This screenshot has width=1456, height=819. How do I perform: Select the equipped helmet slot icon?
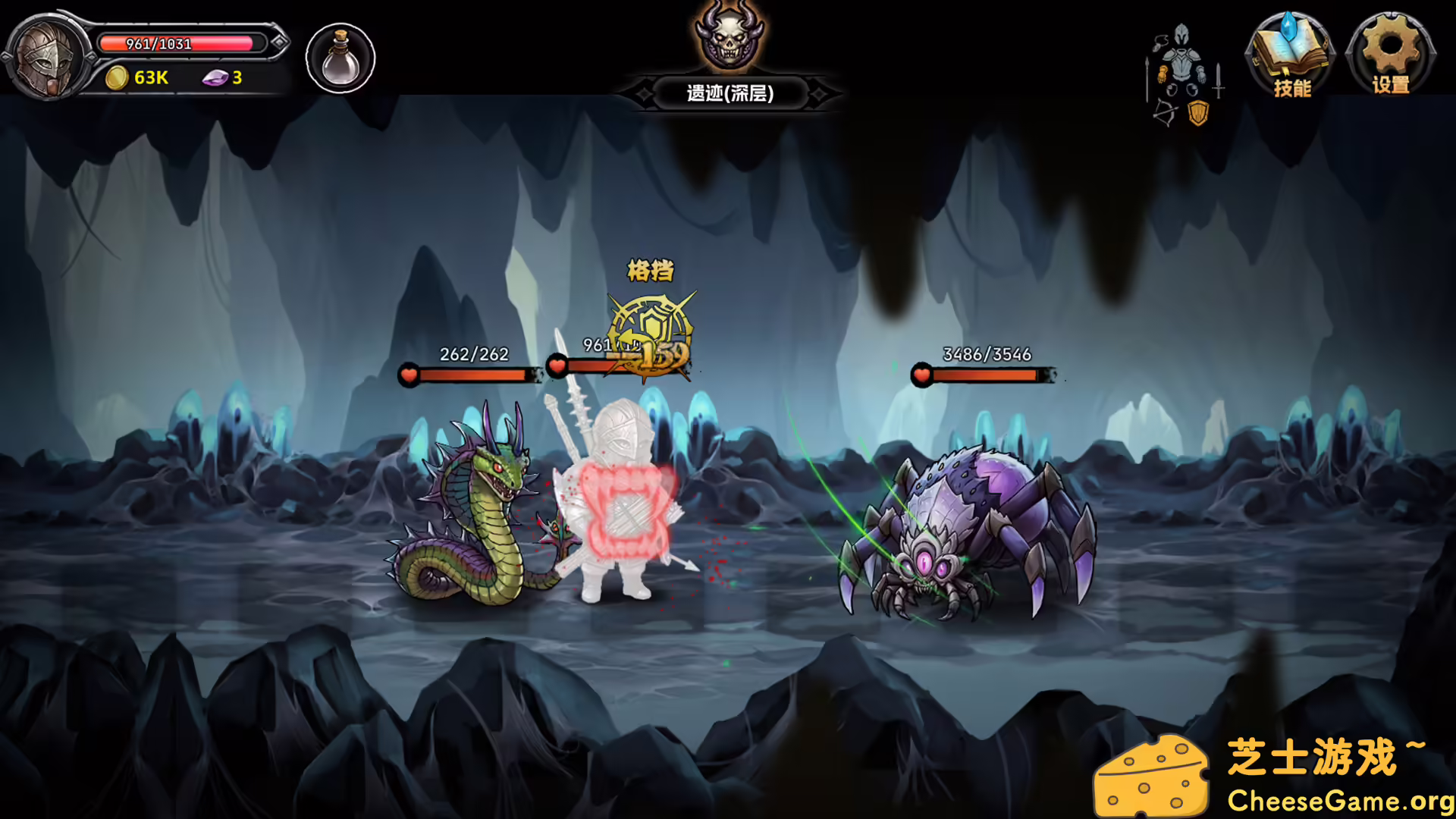1181,35
